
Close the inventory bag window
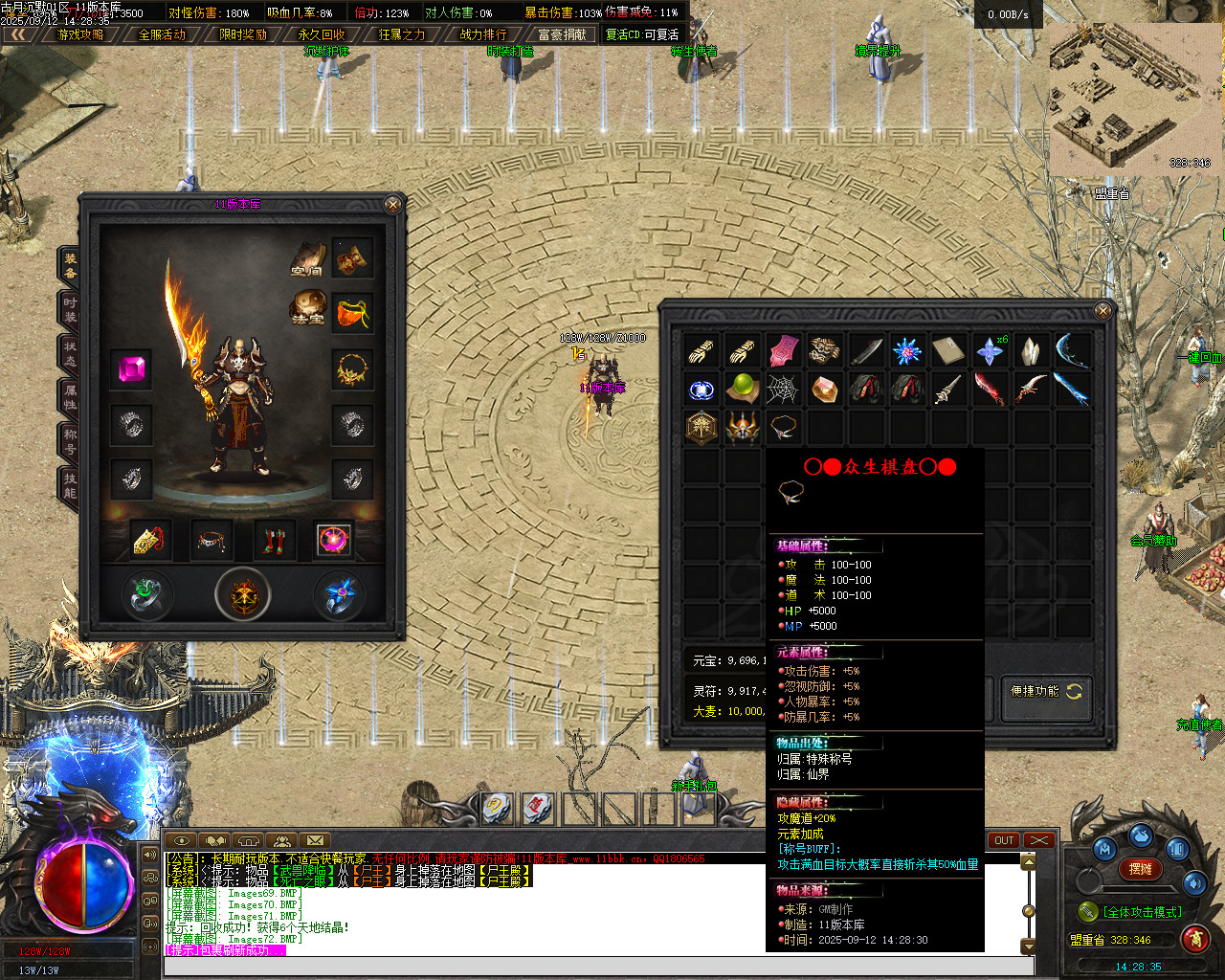[x=1102, y=310]
